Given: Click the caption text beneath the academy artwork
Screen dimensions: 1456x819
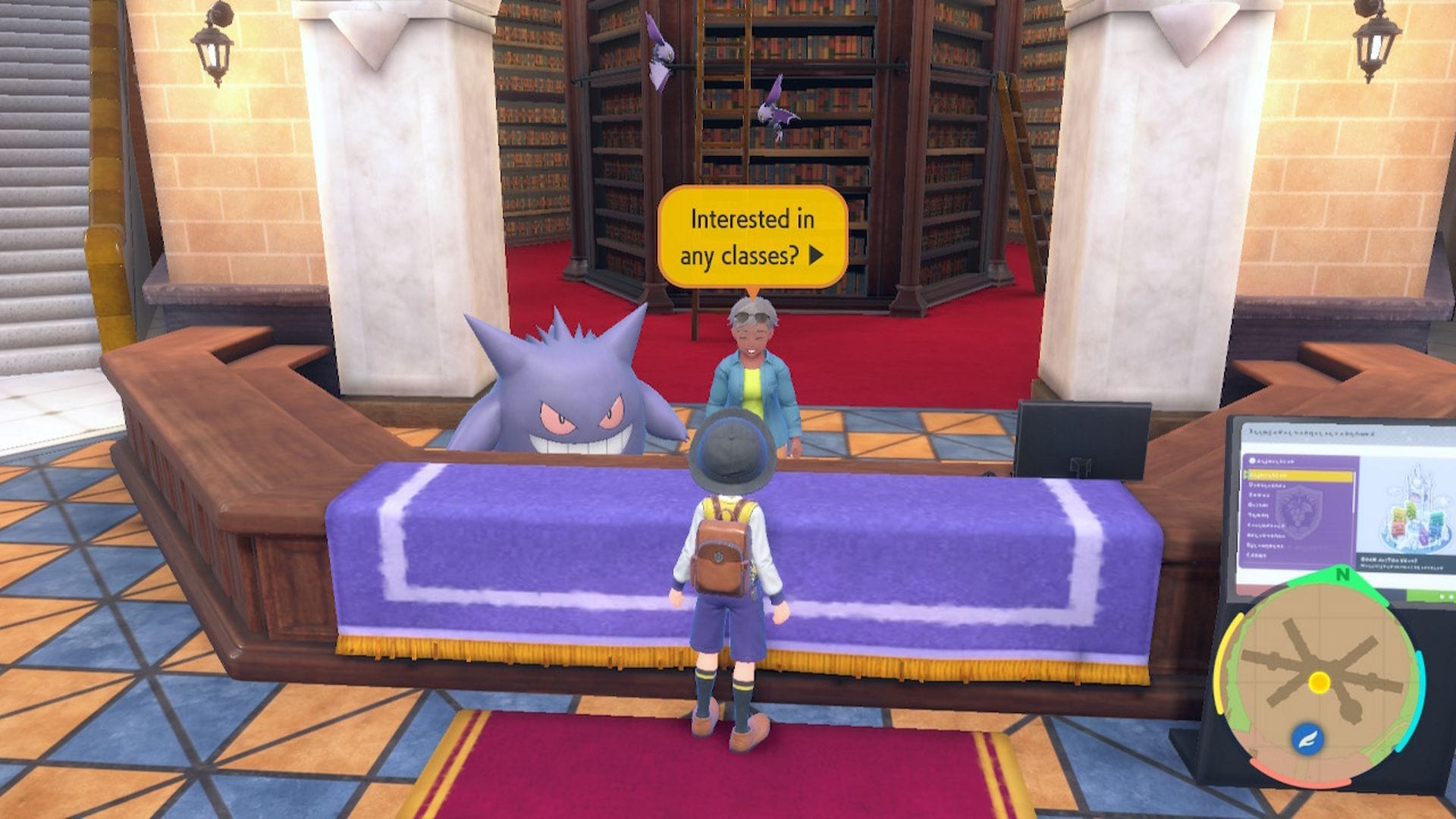Looking at the screenshot, I should click(x=1400, y=563).
